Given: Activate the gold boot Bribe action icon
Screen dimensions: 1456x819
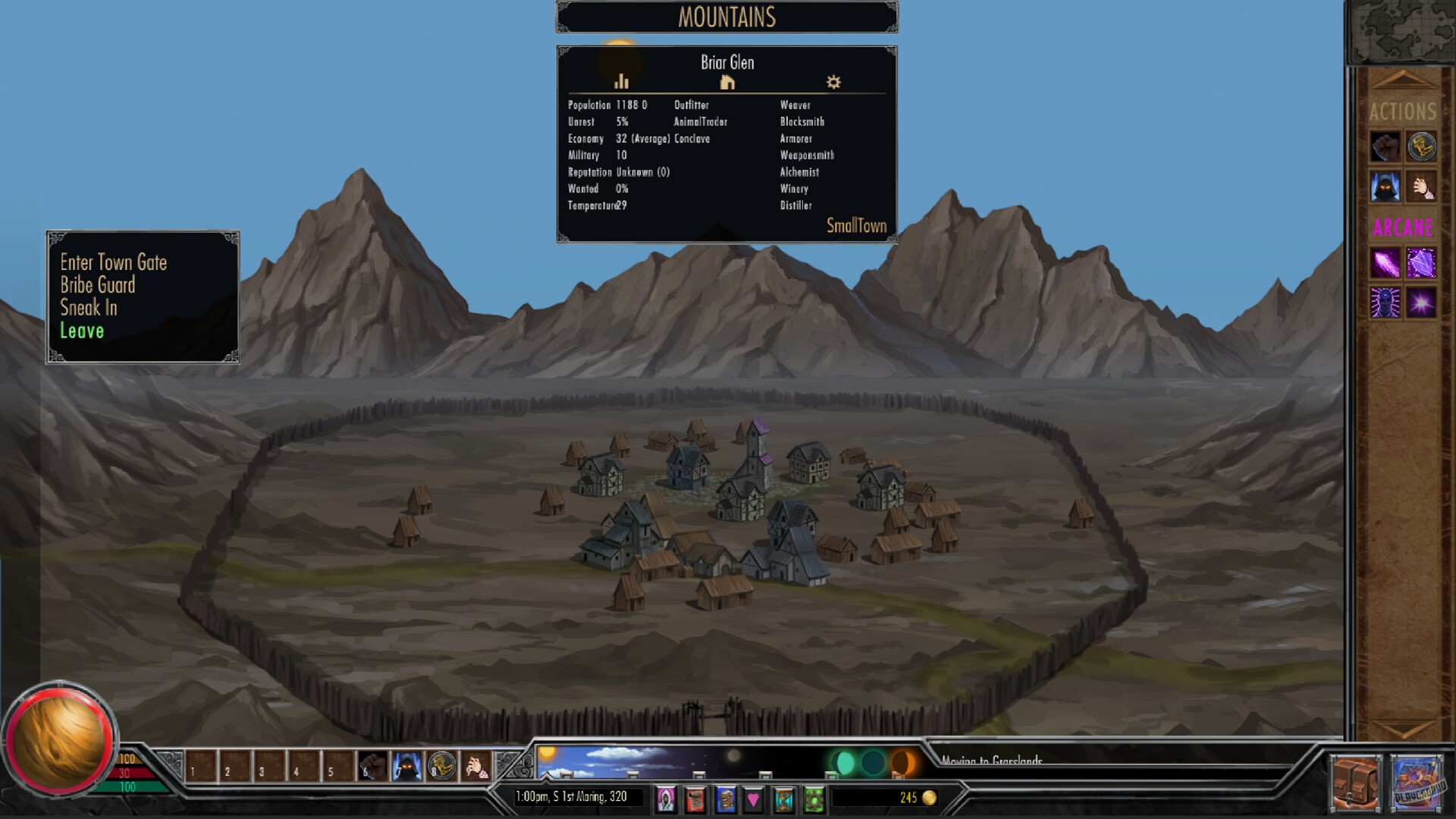Looking at the screenshot, I should [x=1423, y=148].
